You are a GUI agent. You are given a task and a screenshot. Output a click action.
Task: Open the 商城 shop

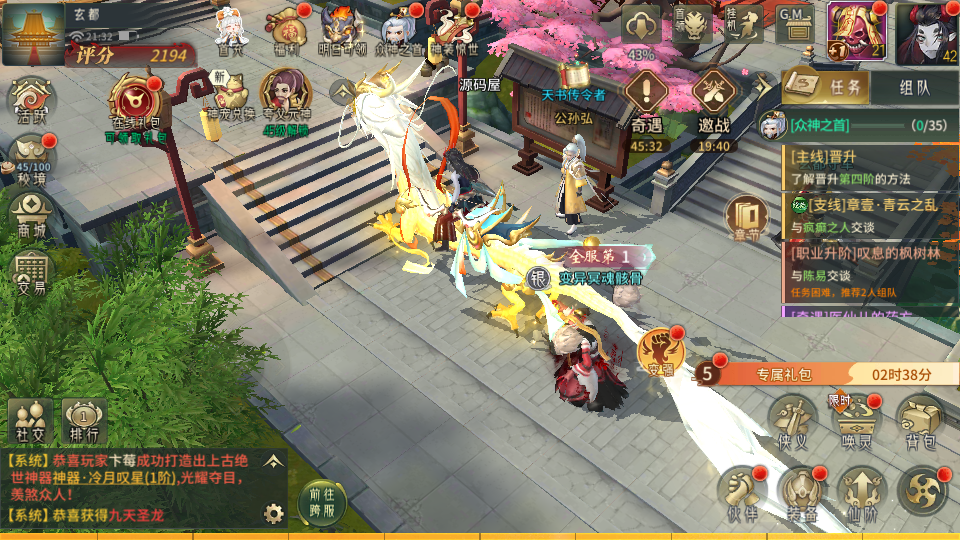tap(31, 215)
